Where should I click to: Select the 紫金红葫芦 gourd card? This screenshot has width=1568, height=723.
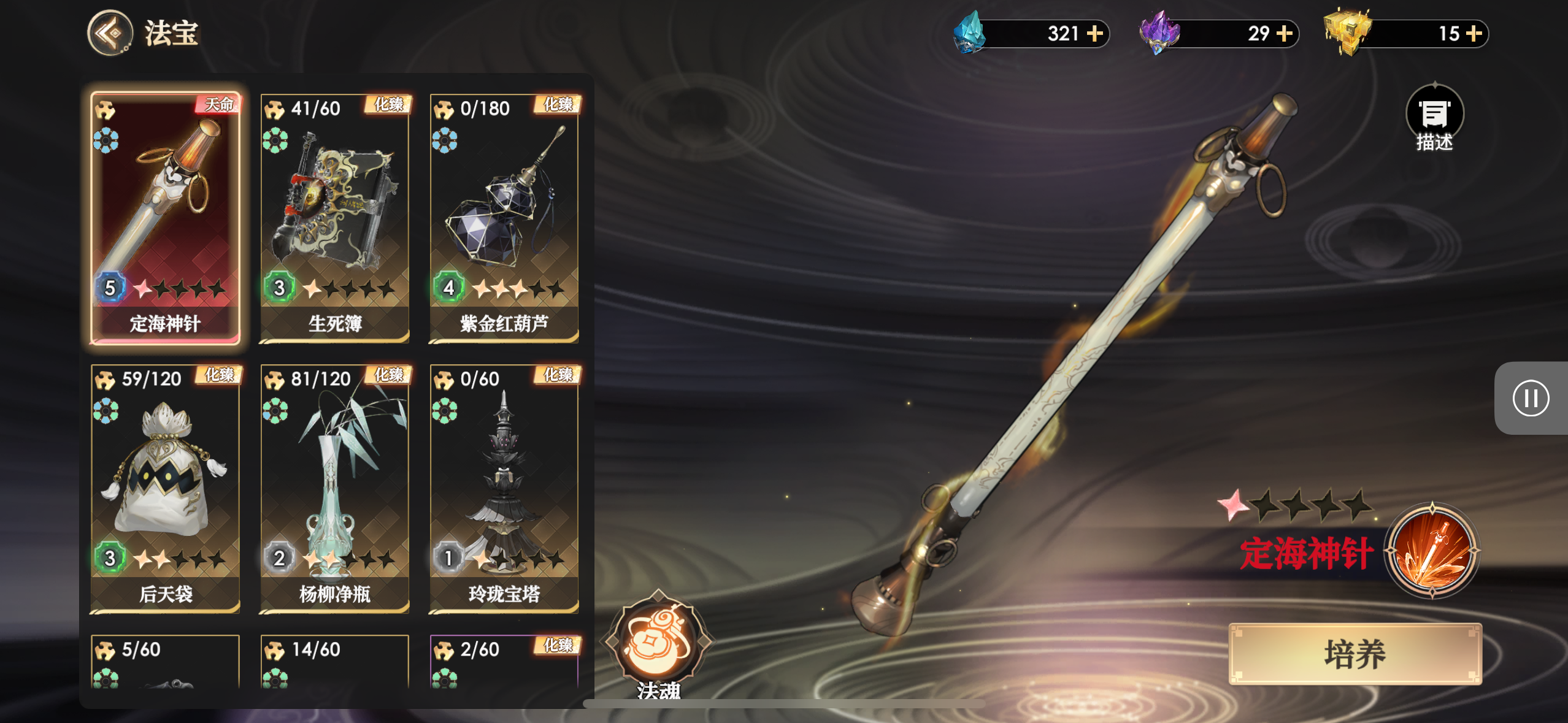[x=504, y=217]
